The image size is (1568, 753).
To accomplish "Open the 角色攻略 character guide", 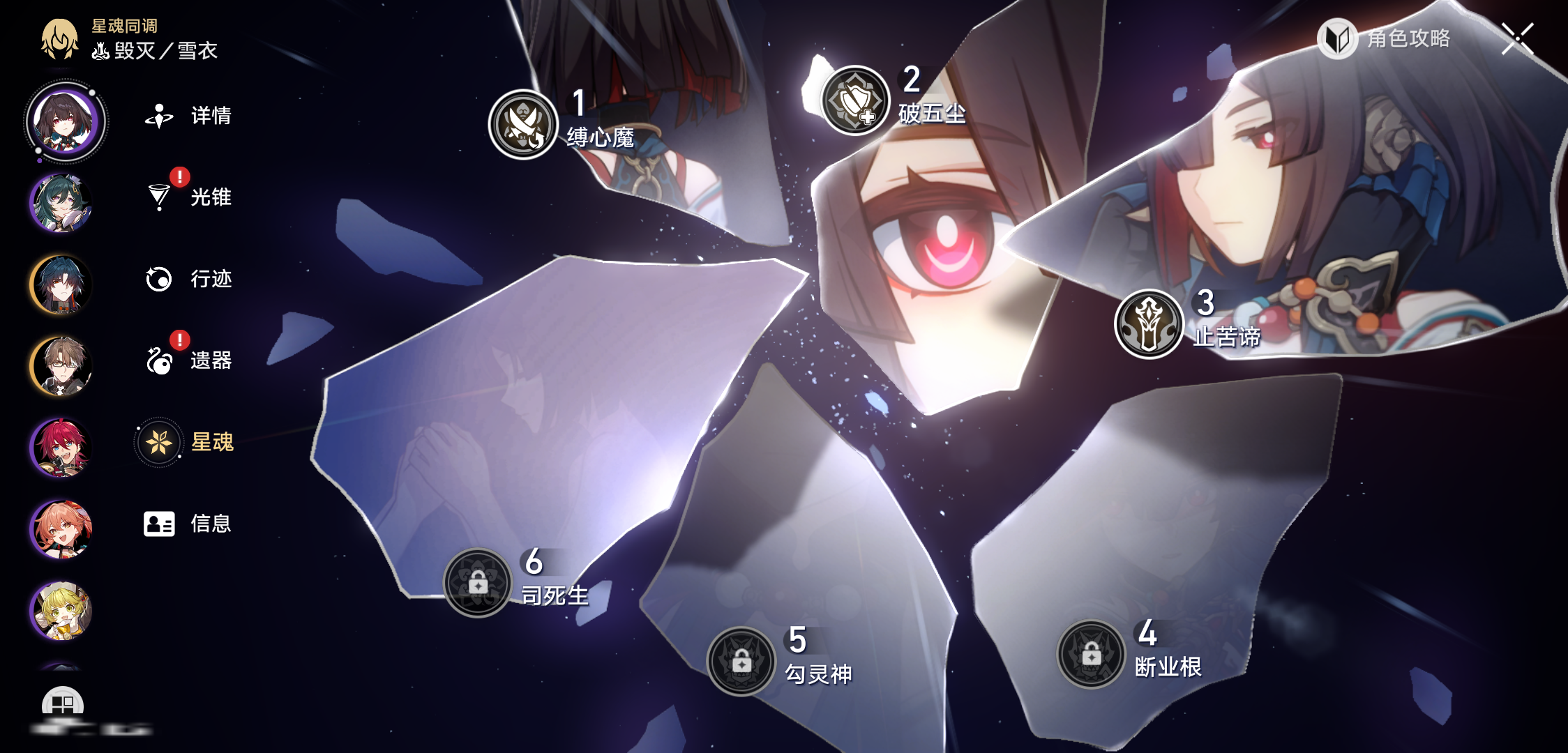I will [x=1385, y=38].
